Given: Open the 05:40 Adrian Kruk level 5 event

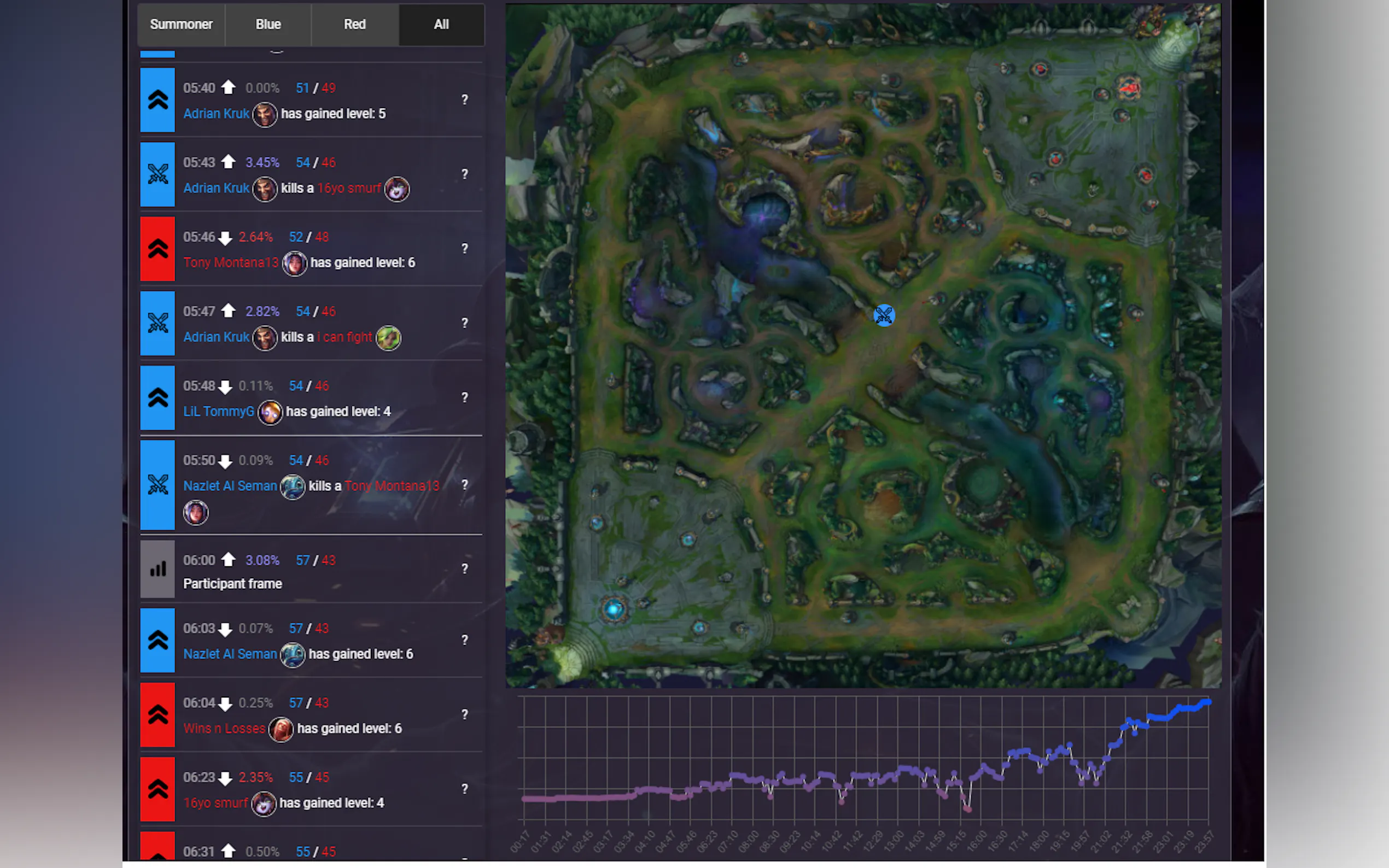Looking at the screenshot, I should coord(310,101).
